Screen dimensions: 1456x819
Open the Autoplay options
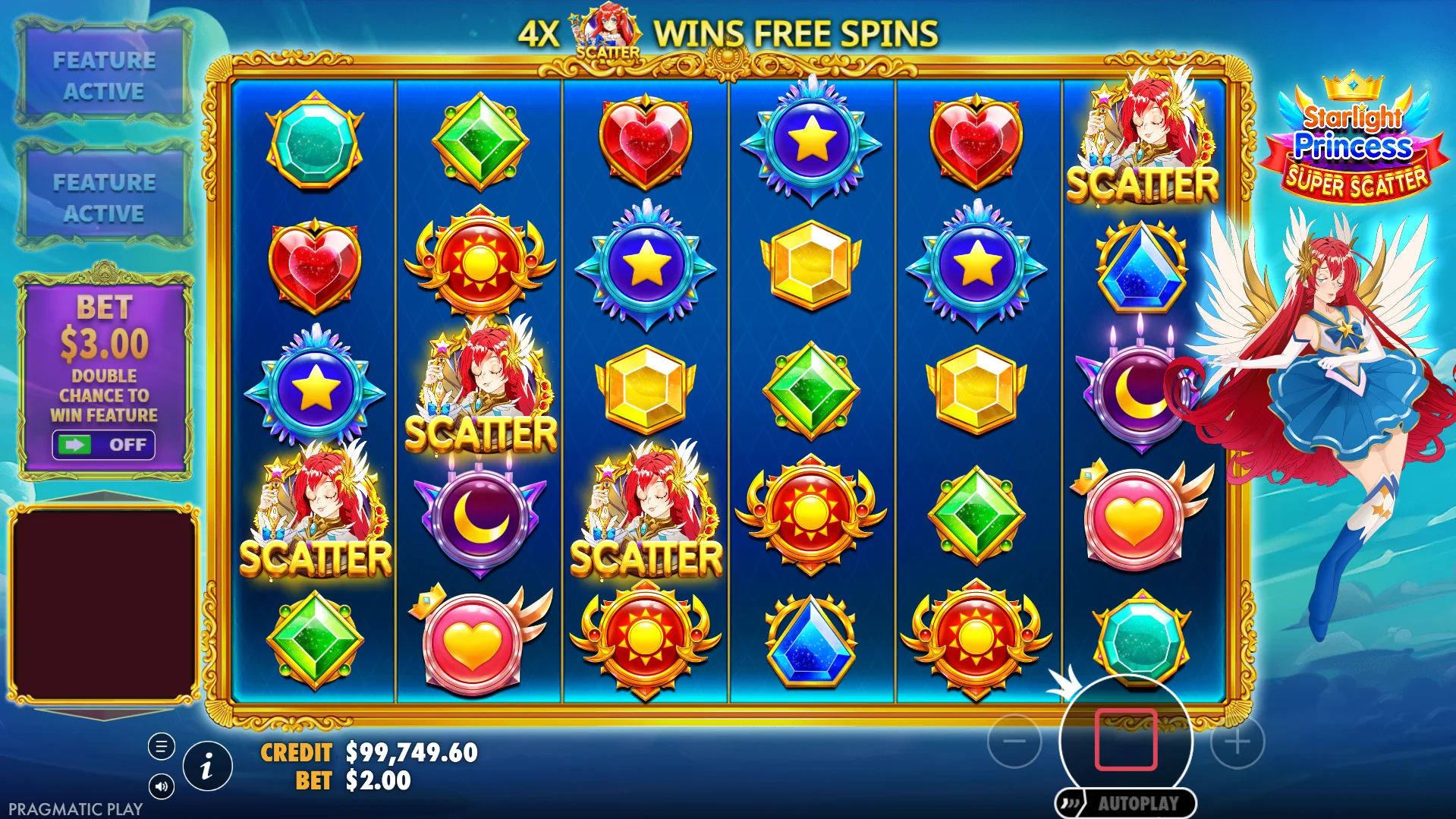[x=1126, y=803]
